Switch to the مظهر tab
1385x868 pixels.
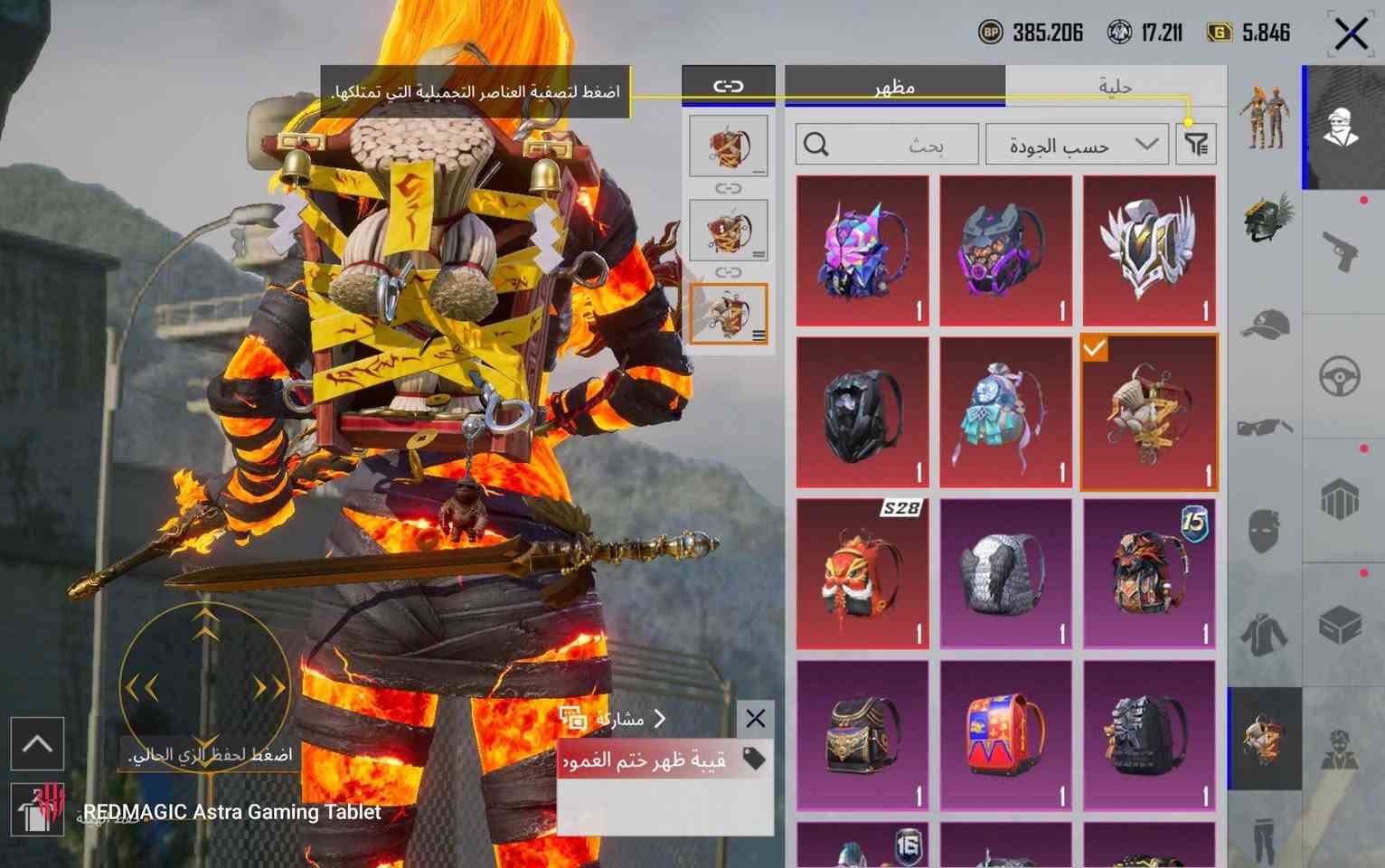click(x=894, y=87)
